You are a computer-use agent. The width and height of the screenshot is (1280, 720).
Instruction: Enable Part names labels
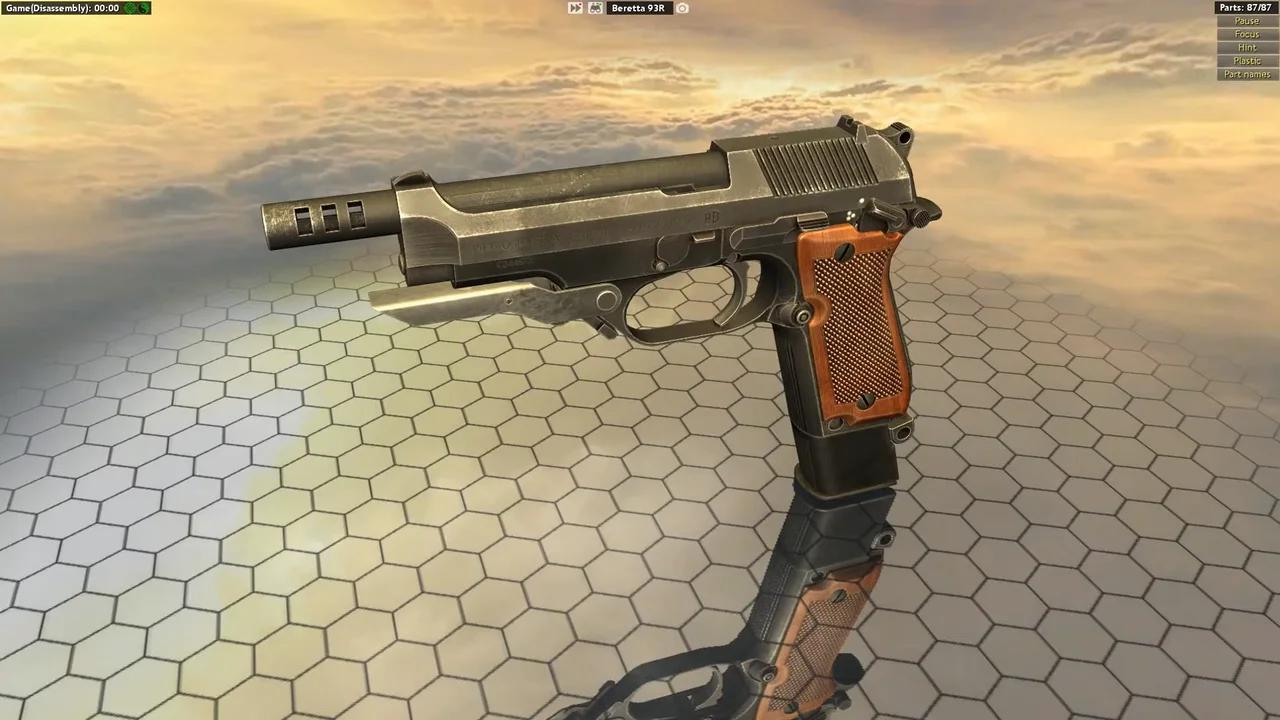pos(1246,73)
